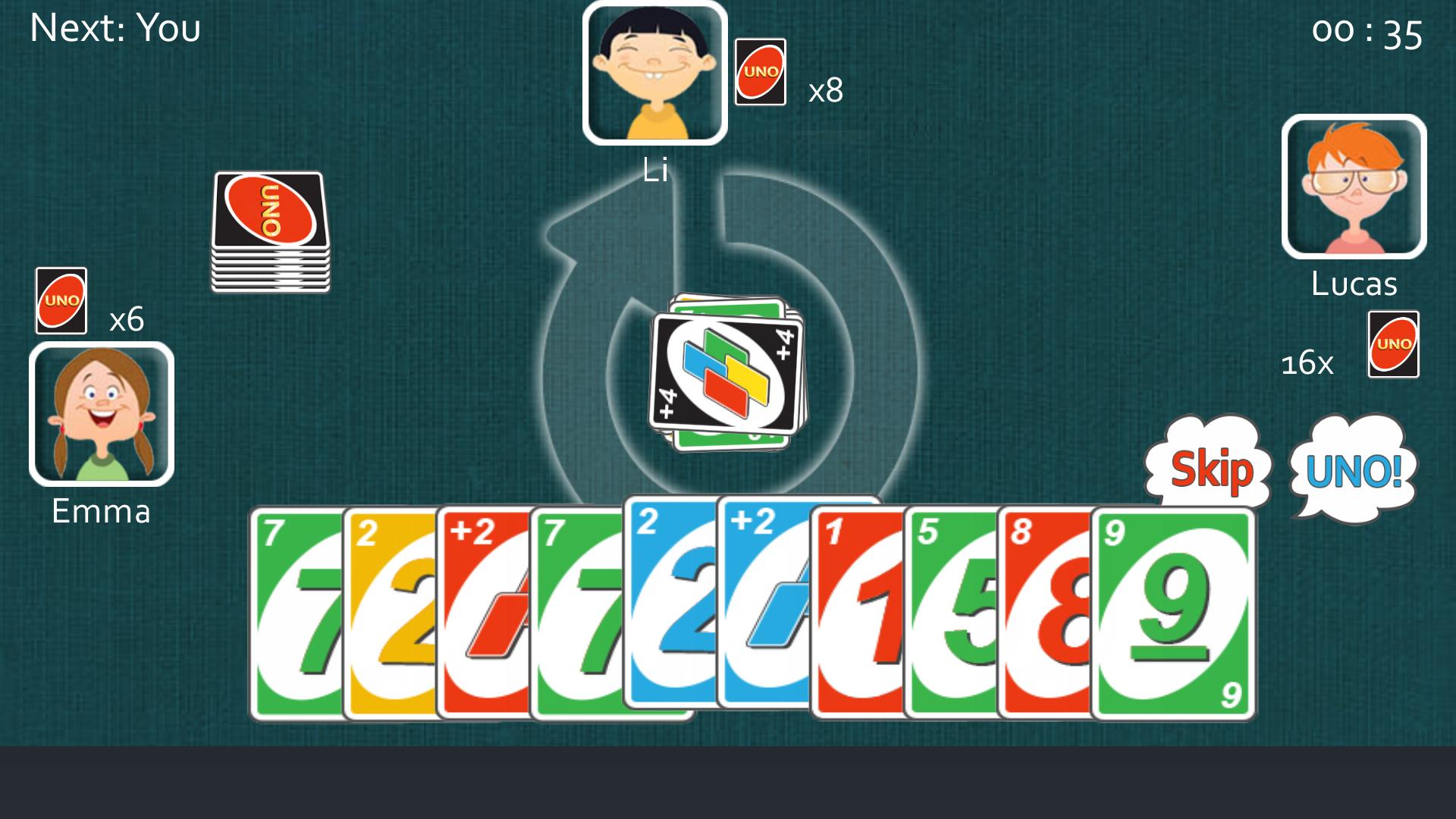
Task: Click Li's x8 card back icon
Action: [x=762, y=72]
